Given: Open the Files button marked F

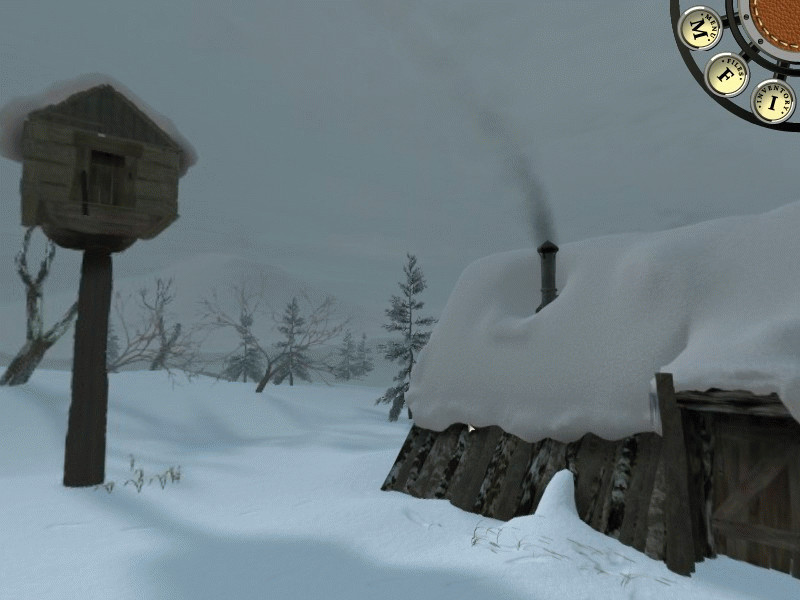Looking at the screenshot, I should pos(726,74).
